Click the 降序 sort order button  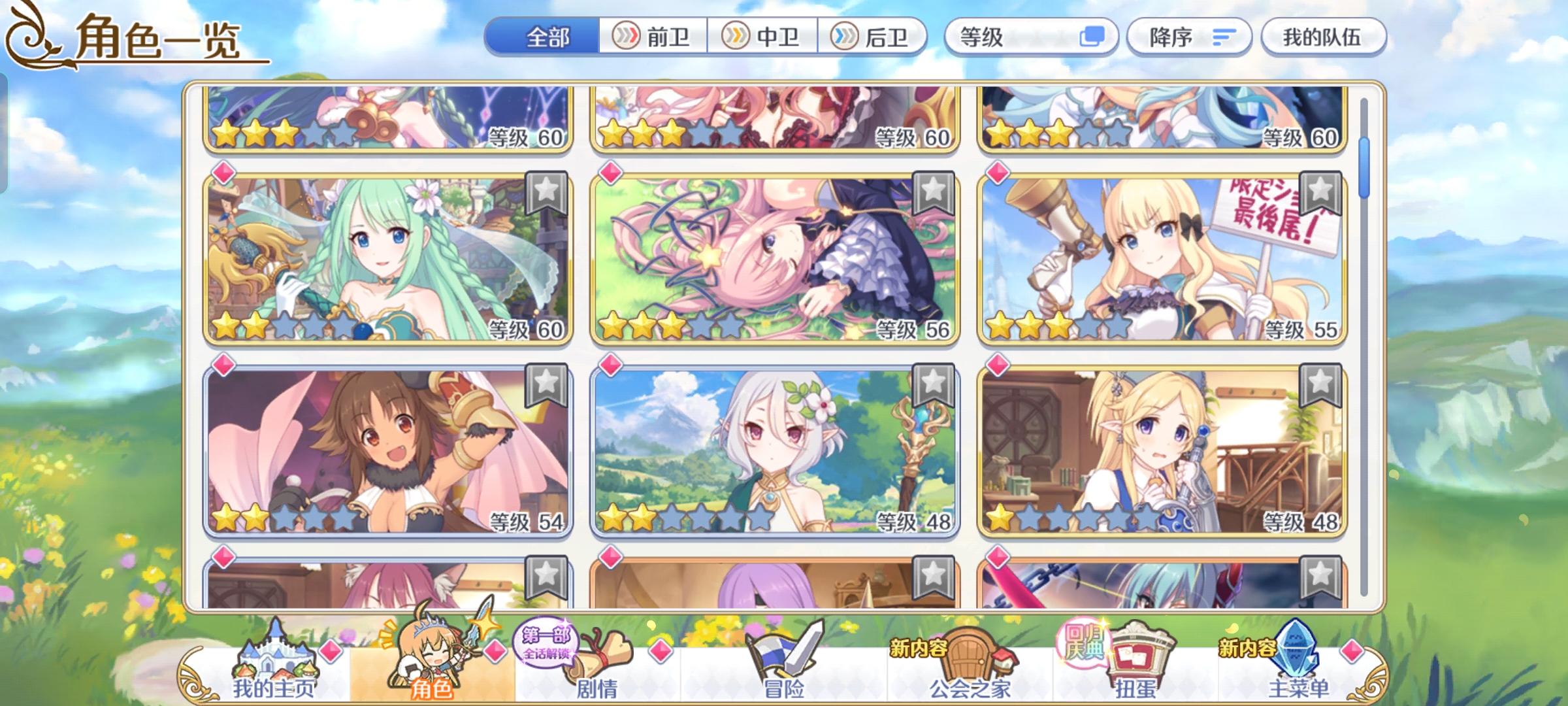[x=1189, y=37]
